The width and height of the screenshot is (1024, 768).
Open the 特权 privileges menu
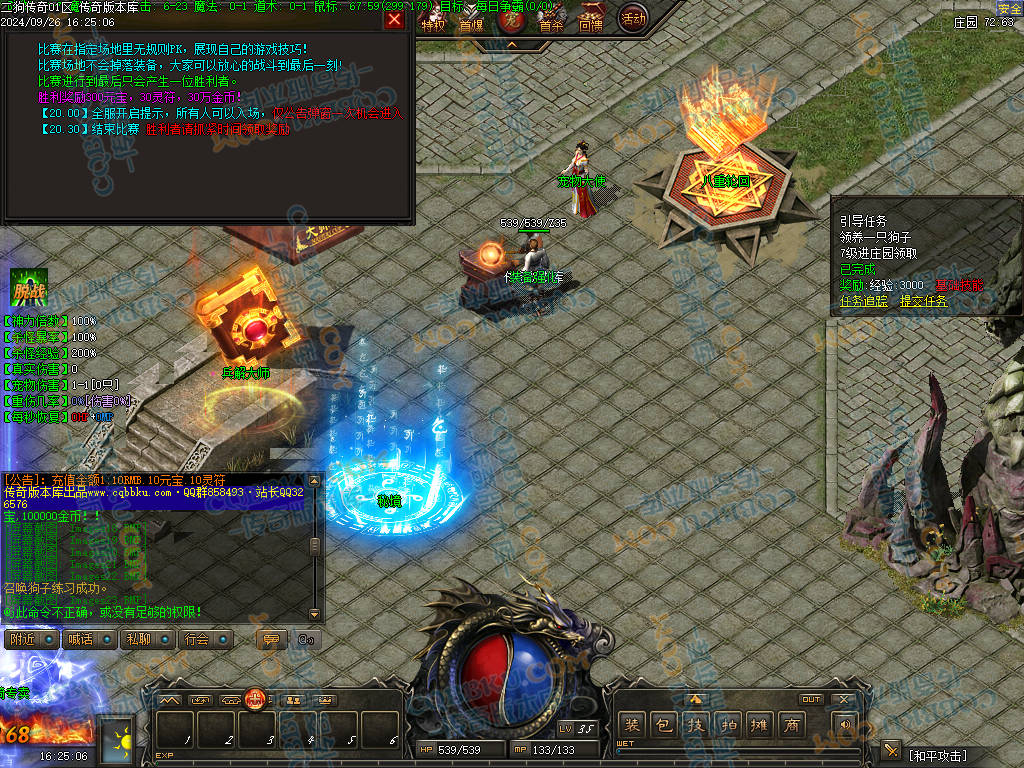(433, 24)
